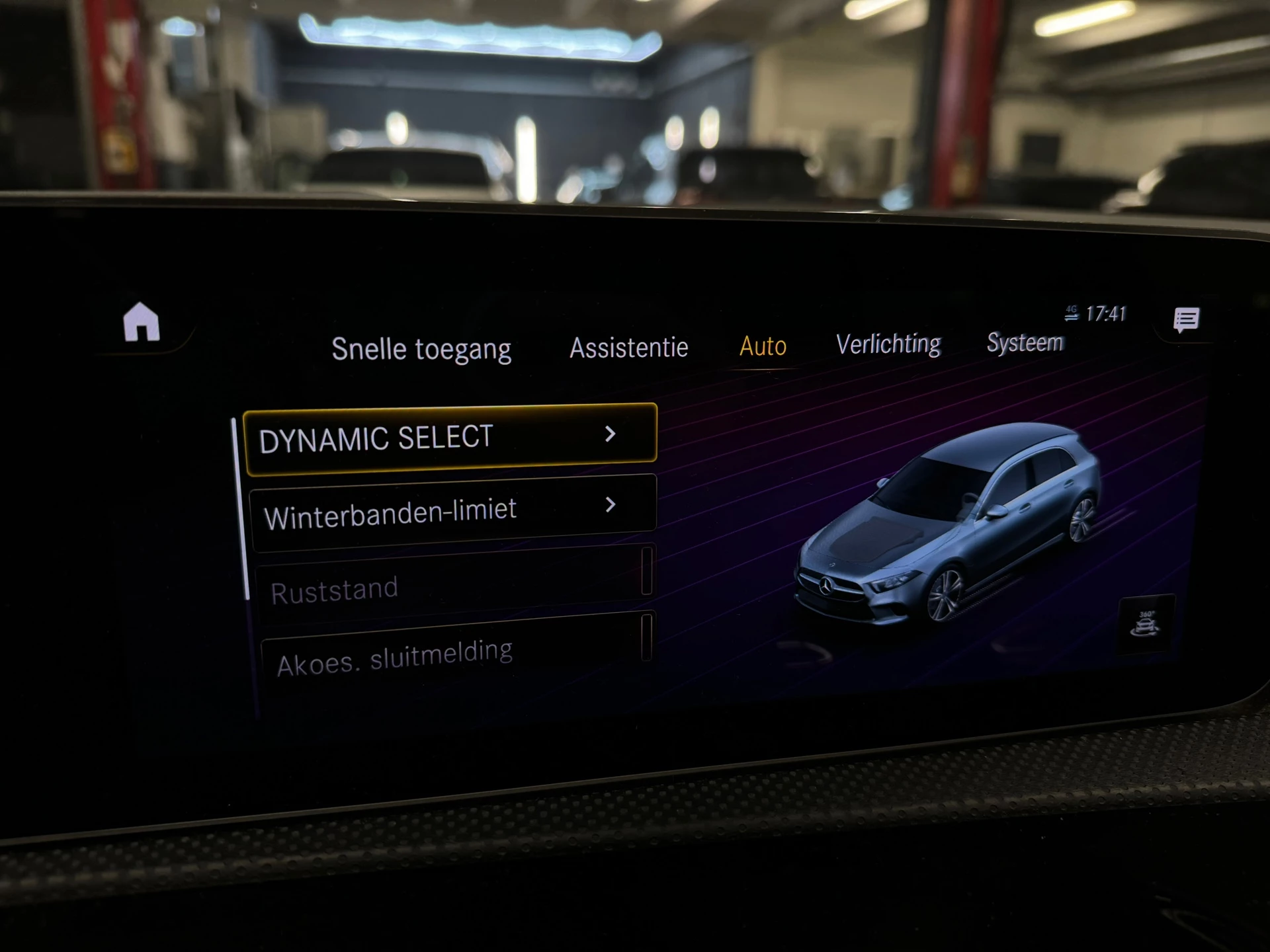The height and width of the screenshot is (952, 1270).
Task: Switch to the Snelle toegang tab
Action: pyautogui.click(x=422, y=348)
